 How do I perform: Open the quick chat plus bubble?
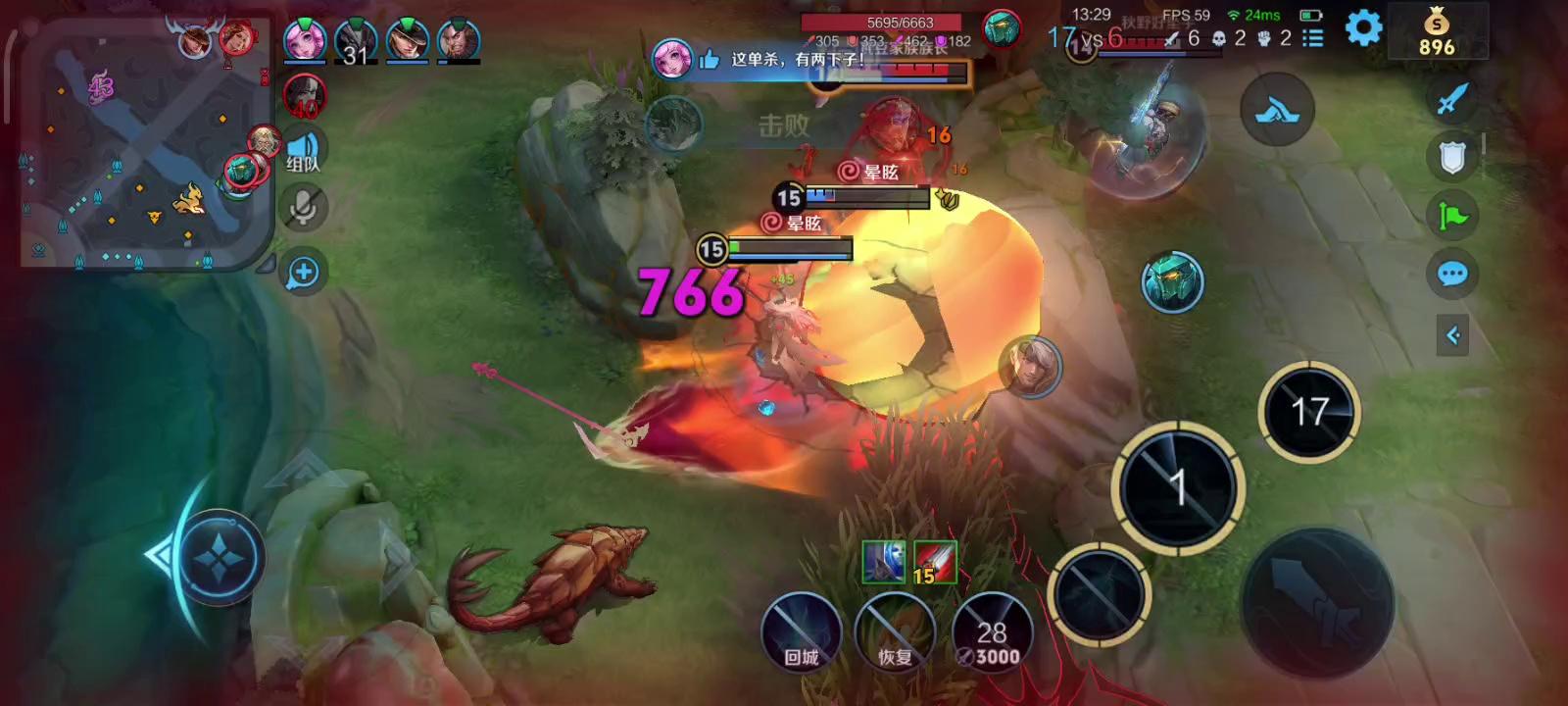coord(303,273)
